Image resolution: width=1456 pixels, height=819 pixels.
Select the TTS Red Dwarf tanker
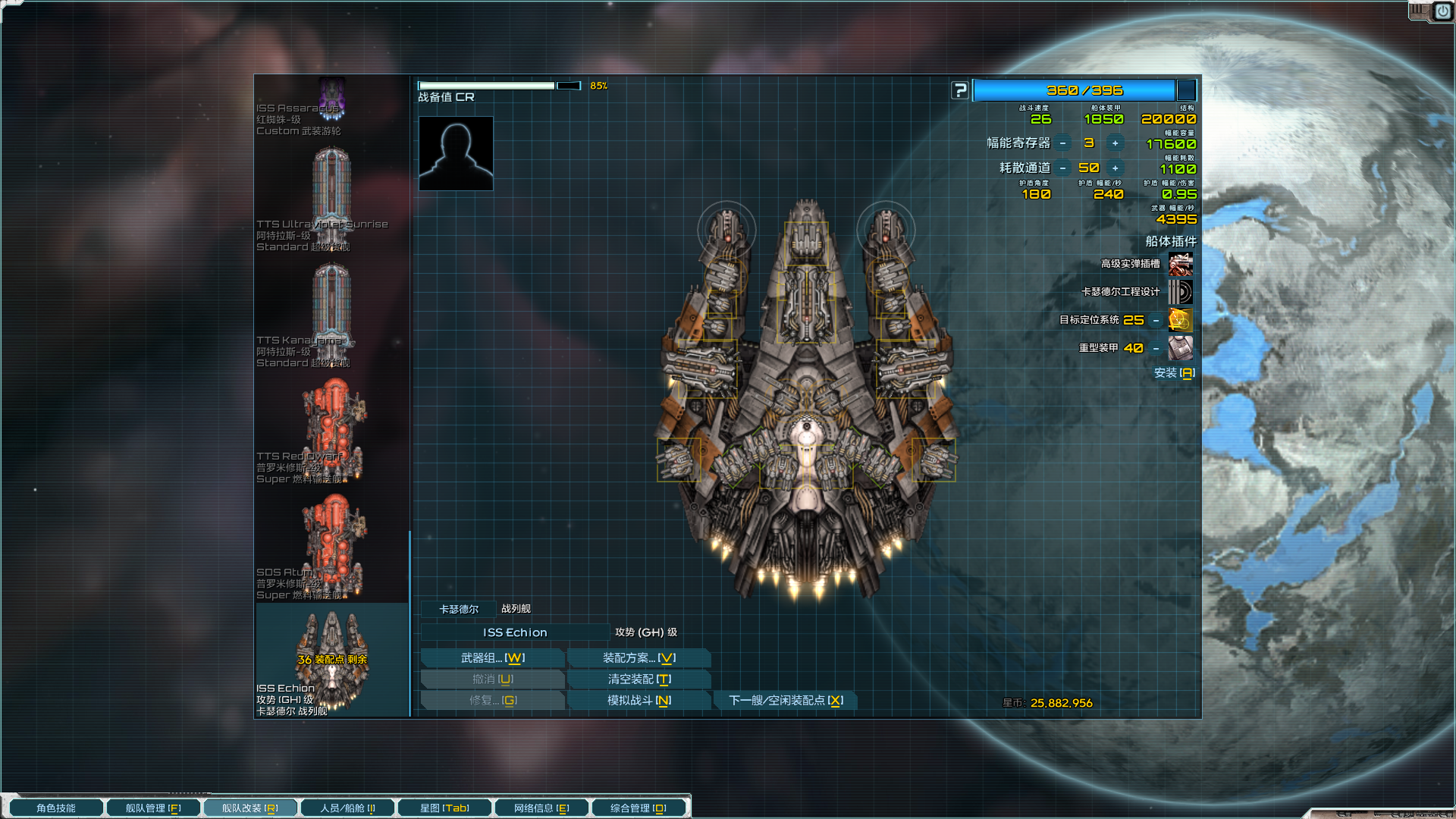(x=331, y=431)
